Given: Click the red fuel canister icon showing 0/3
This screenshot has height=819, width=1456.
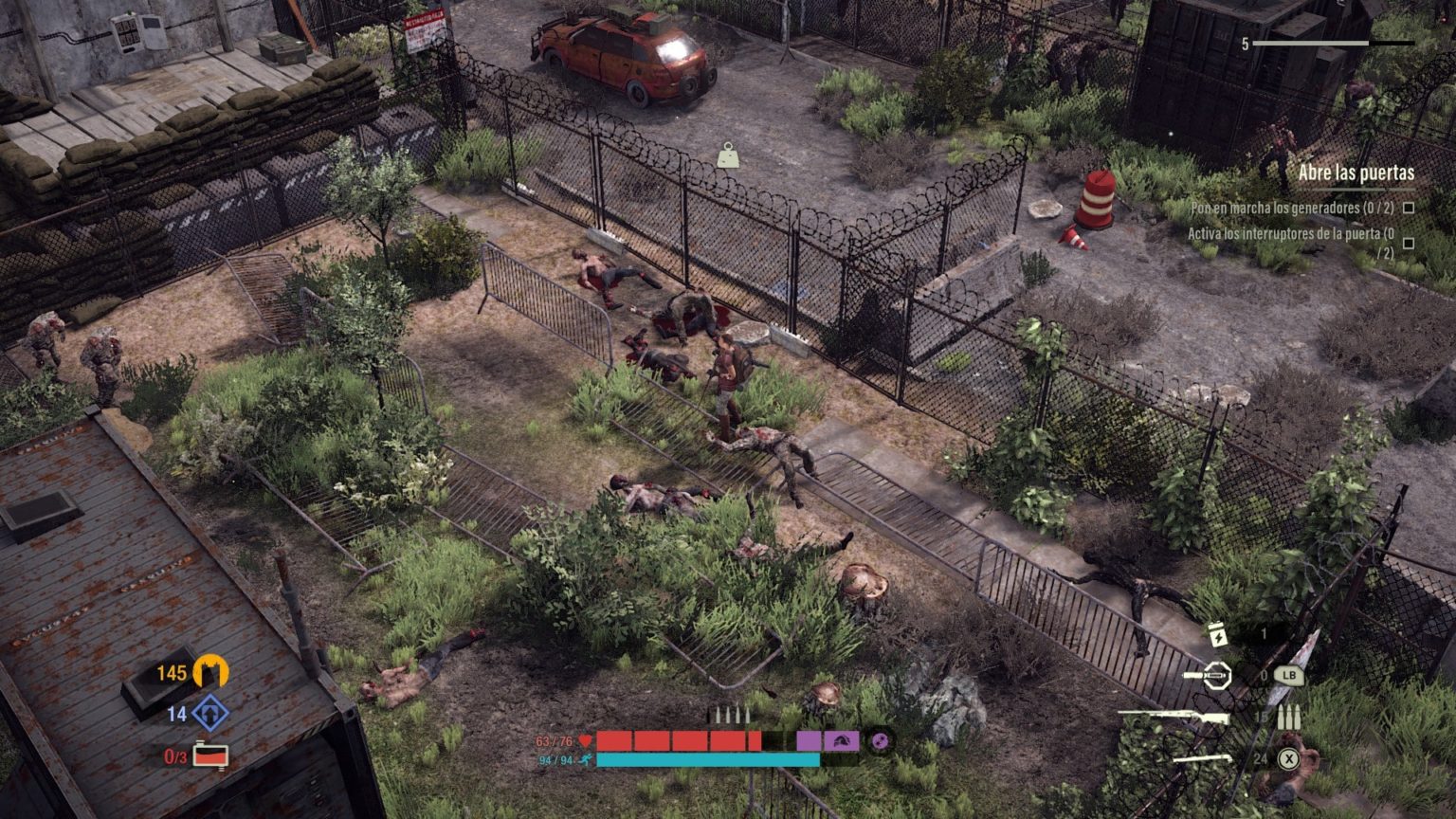Looking at the screenshot, I should pos(210,755).
